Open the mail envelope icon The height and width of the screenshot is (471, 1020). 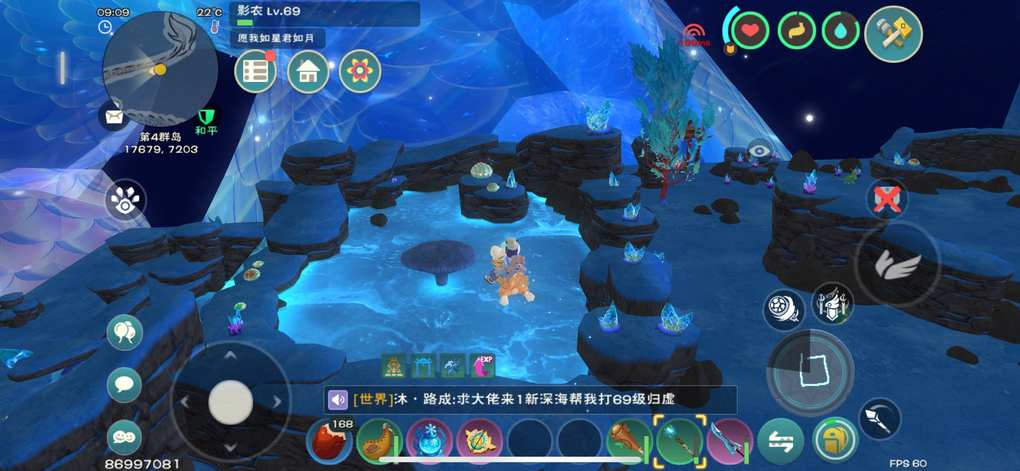113,117
